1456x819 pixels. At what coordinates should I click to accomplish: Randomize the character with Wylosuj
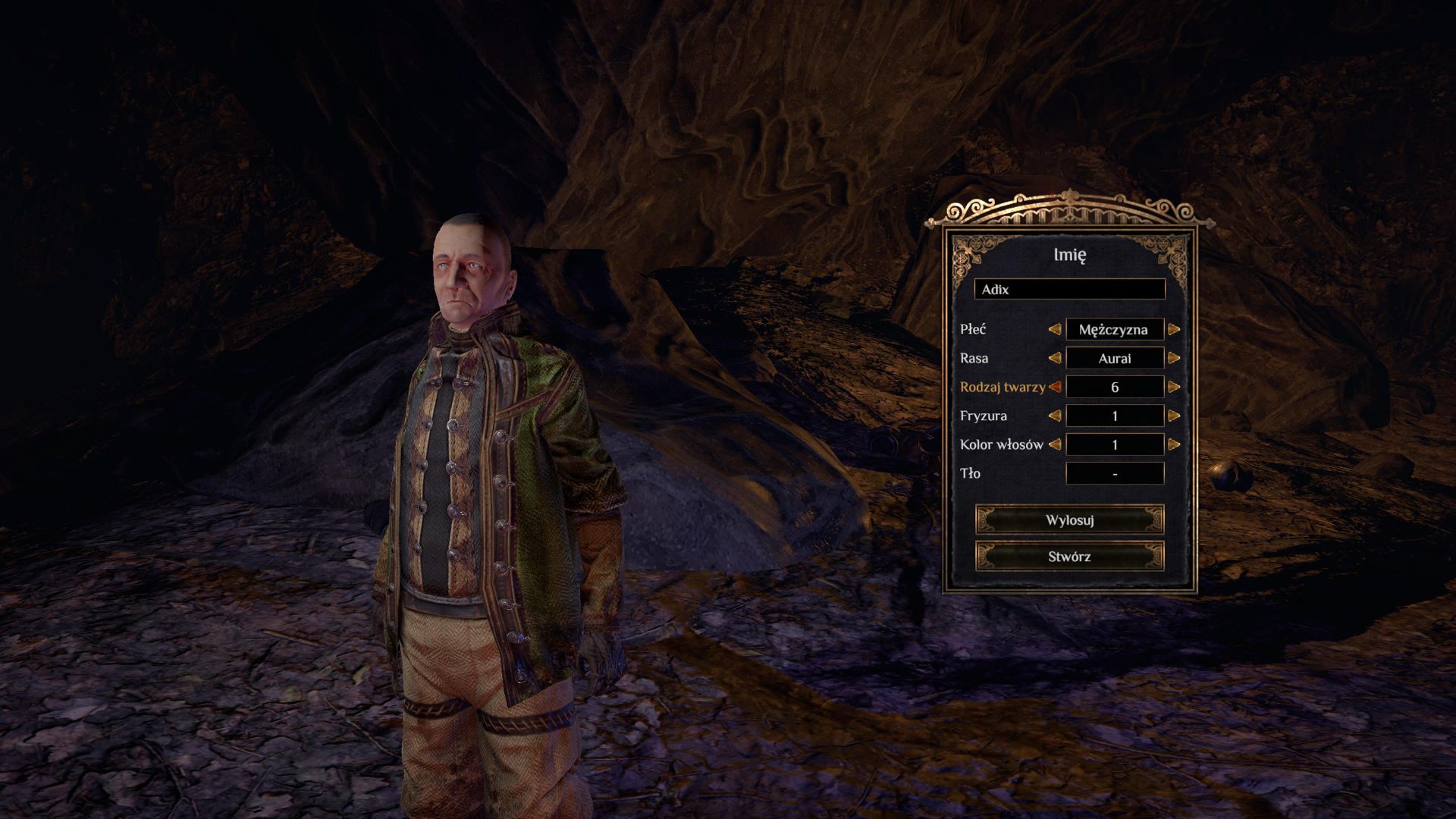tap(1069, 520)
